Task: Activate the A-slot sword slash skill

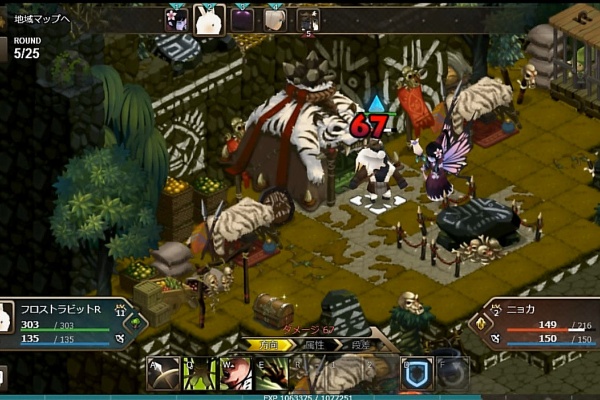Action: (x=163, y=373)
